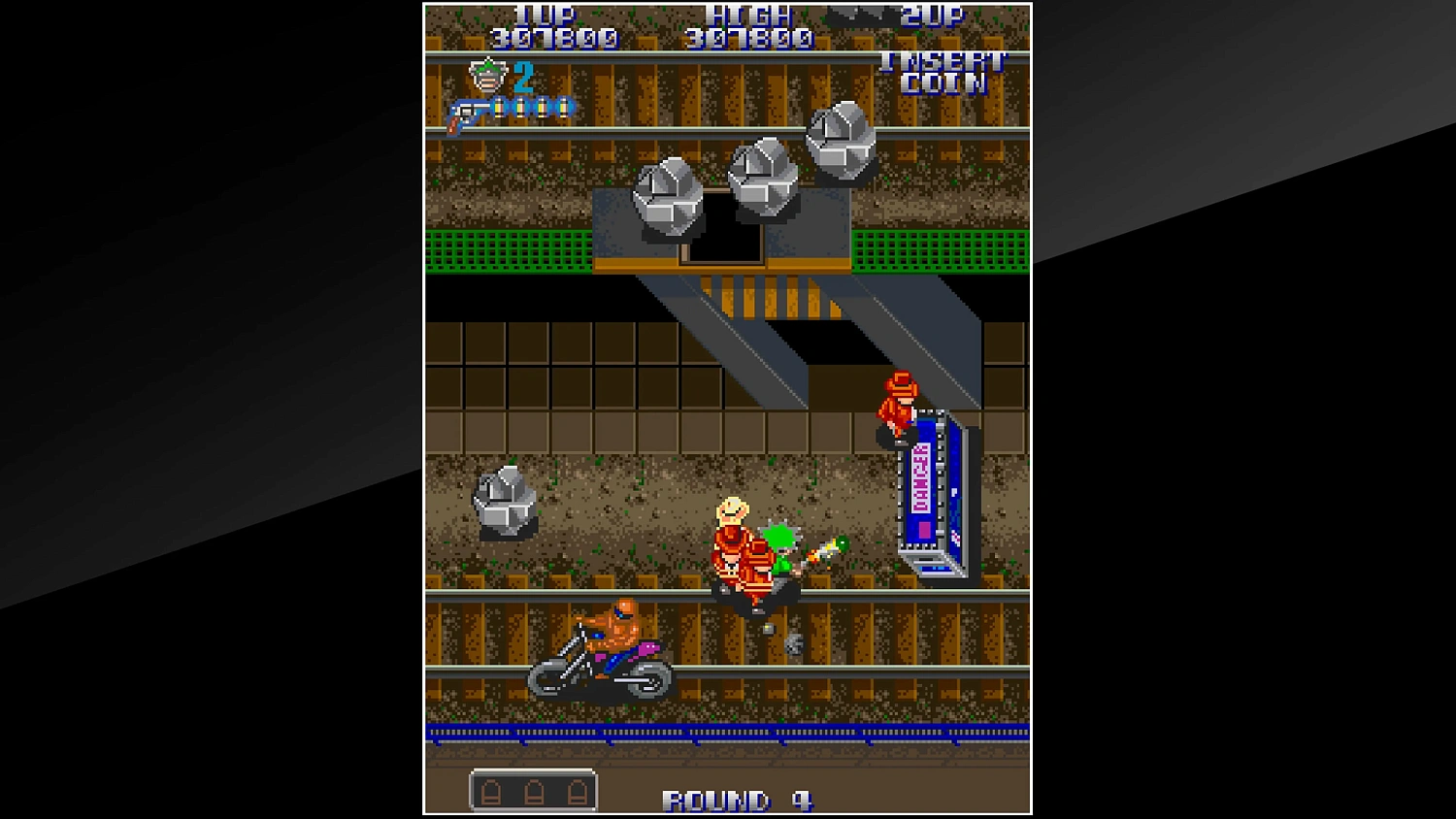The image size is (1456, 819).
Task: Click the player lives face icon
Action: click(489, 76)
